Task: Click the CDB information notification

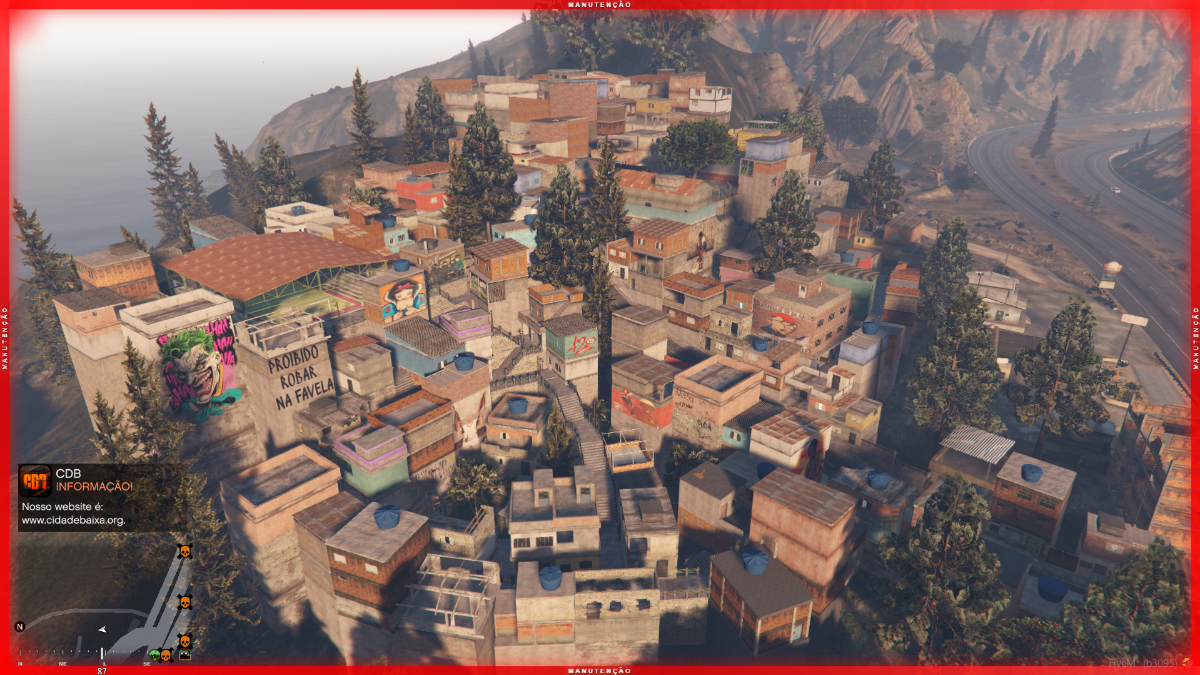Action: [102, 497]
